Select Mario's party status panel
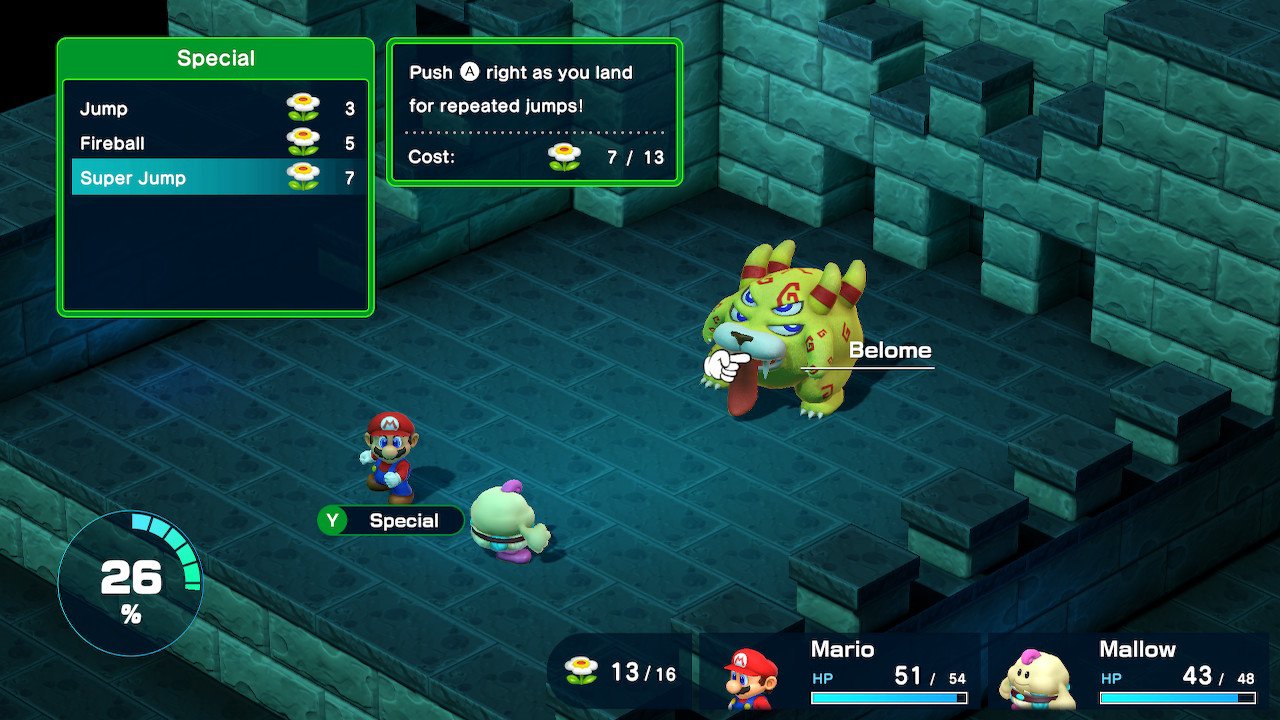This screenshot has width=1280, height=720. 840,672
